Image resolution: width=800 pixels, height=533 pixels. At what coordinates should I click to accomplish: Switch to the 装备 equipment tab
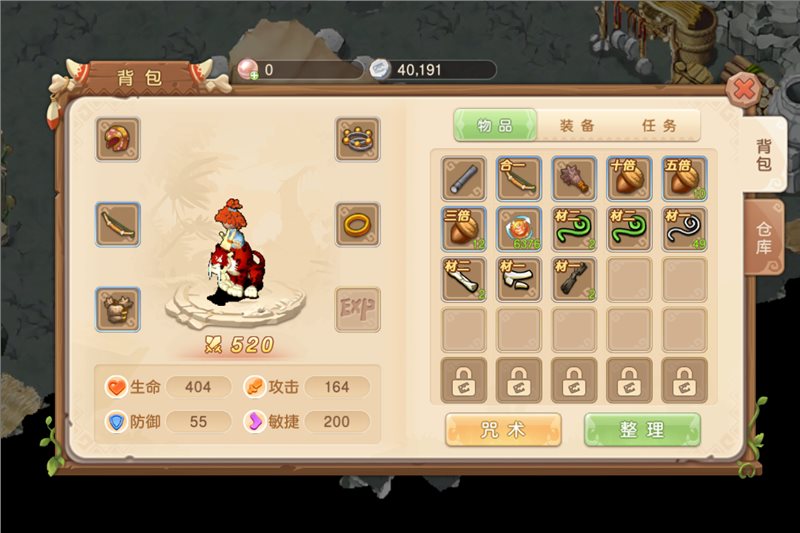(x=577, y=125)
